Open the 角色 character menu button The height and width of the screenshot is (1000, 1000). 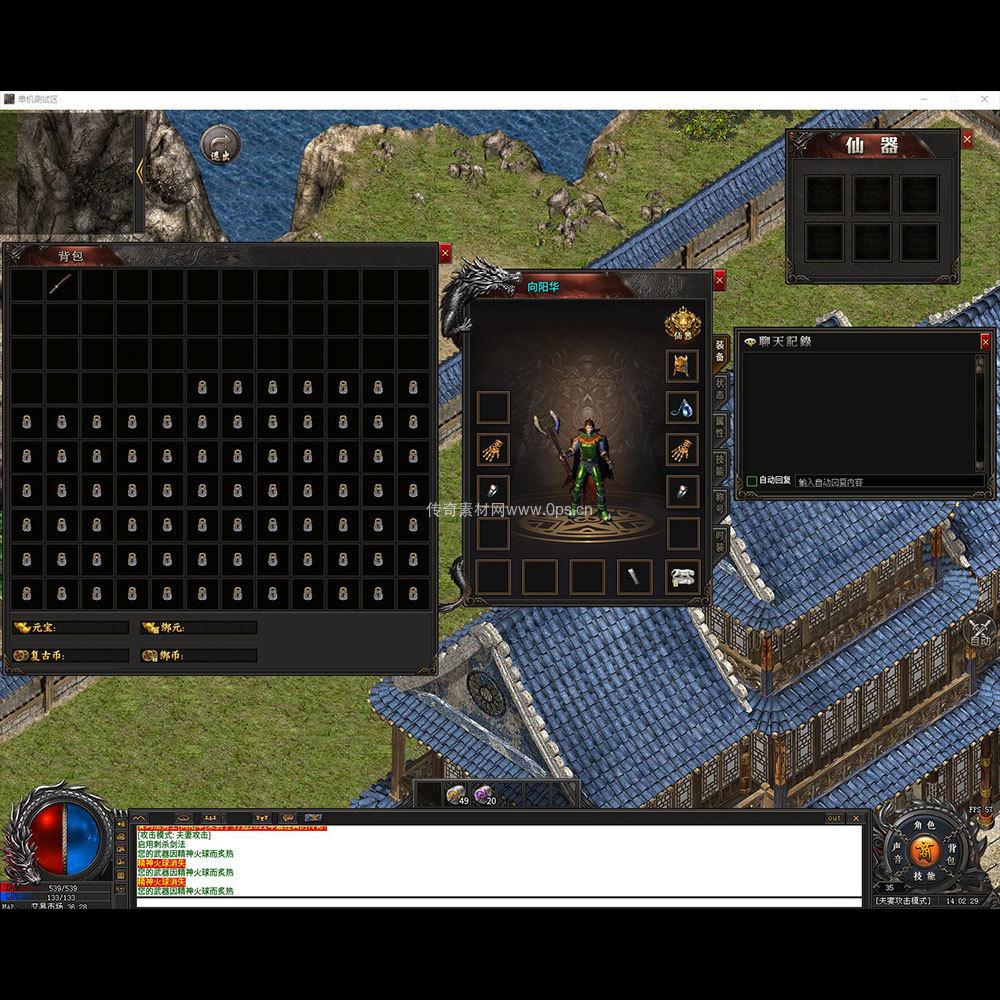pos(923,826)
